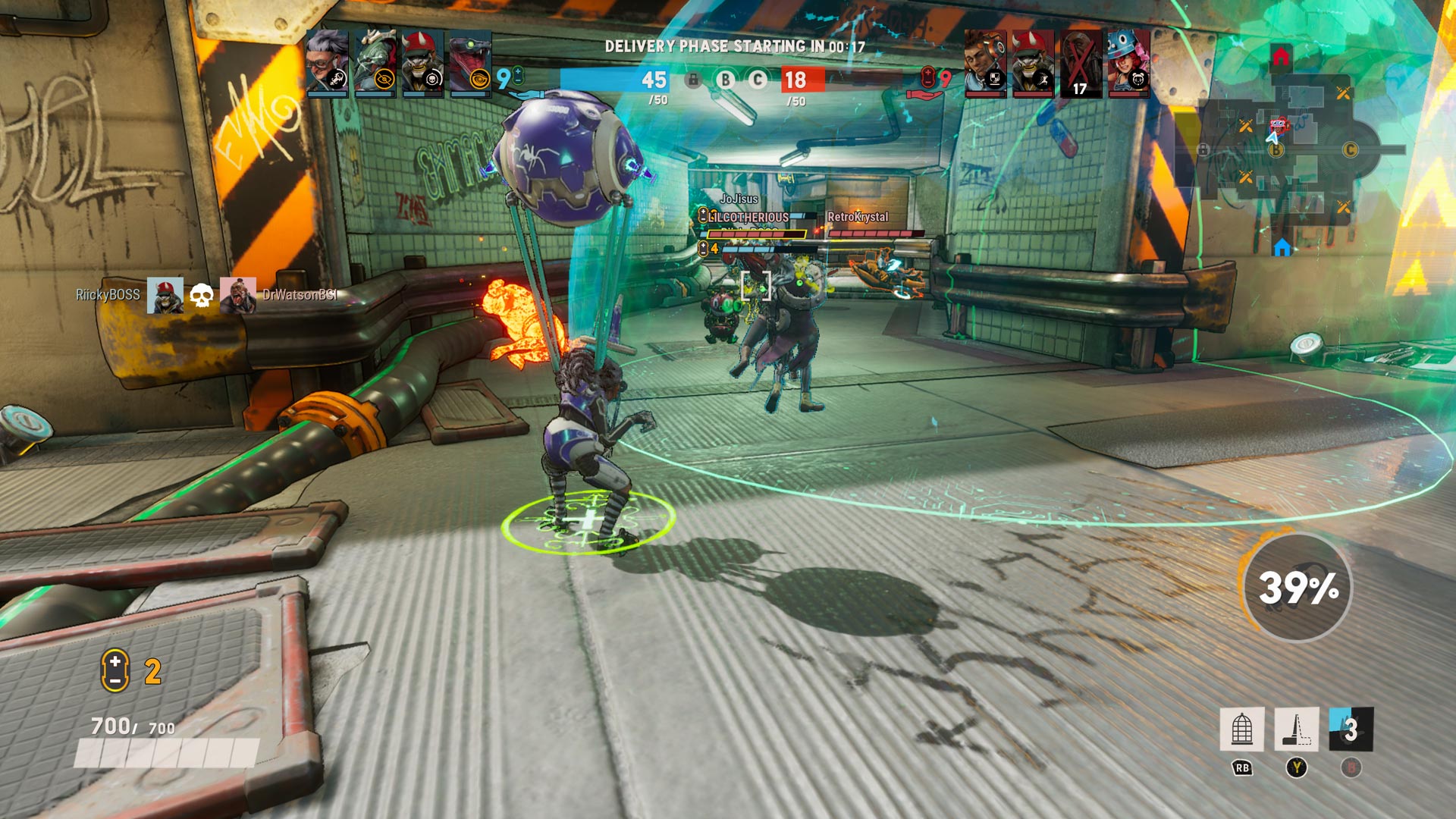Click the red home base on the minimap
The height and width of the screenshot is (819, 1456).
(1281, 57)
